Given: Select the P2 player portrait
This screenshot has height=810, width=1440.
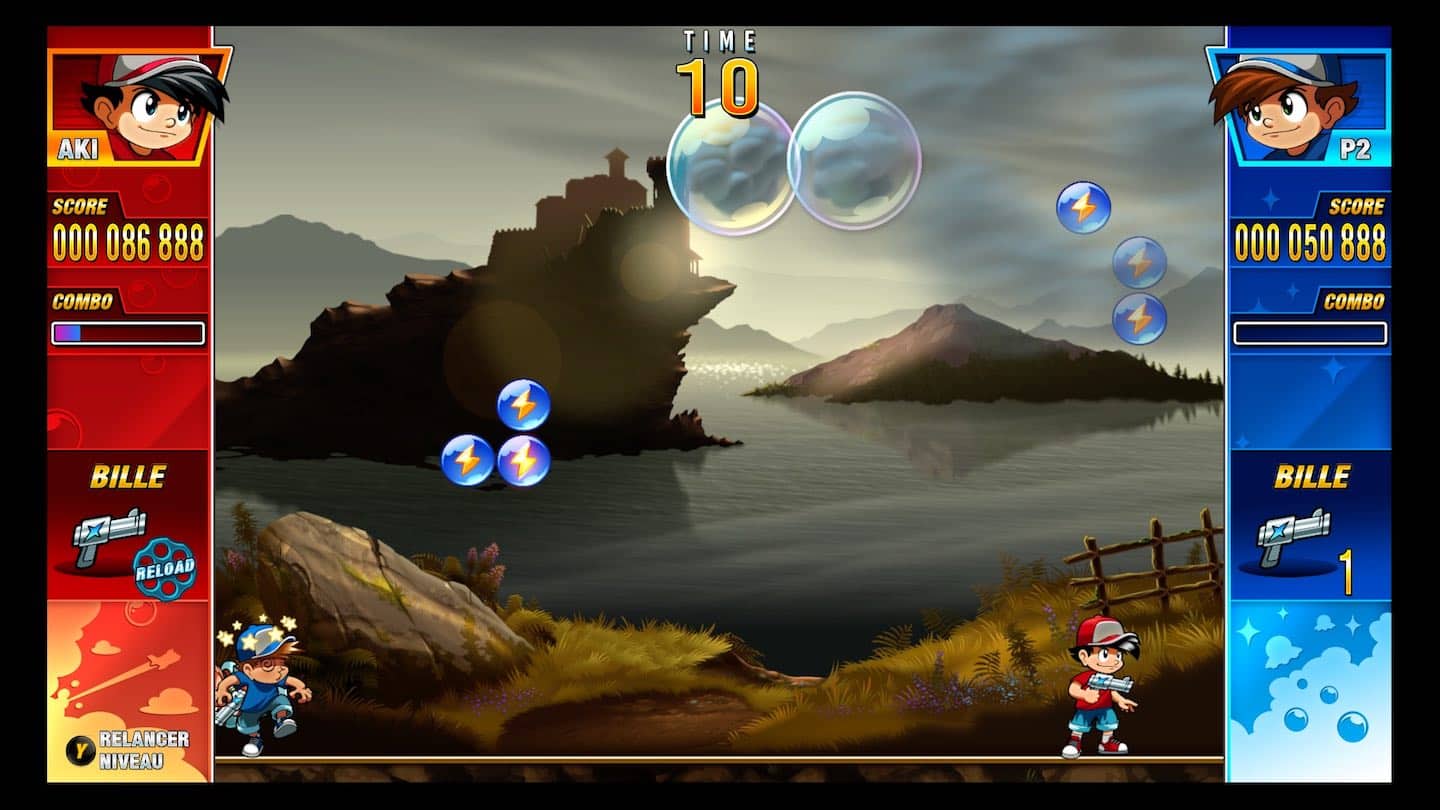Looking at the screenshot, I should (x=1298, y=105).
